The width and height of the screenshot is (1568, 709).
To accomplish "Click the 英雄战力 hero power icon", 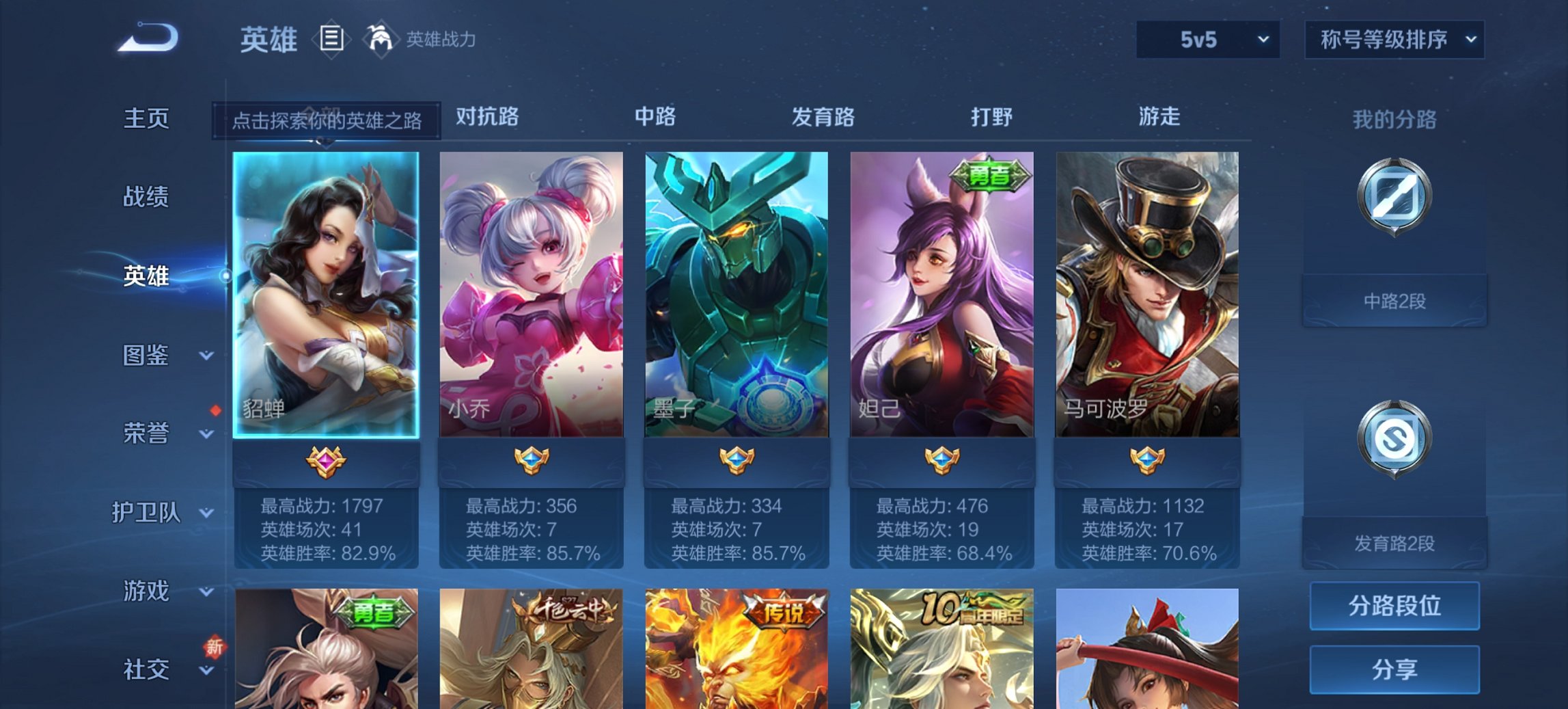I will pyautogui.click(x=381, y=39).
